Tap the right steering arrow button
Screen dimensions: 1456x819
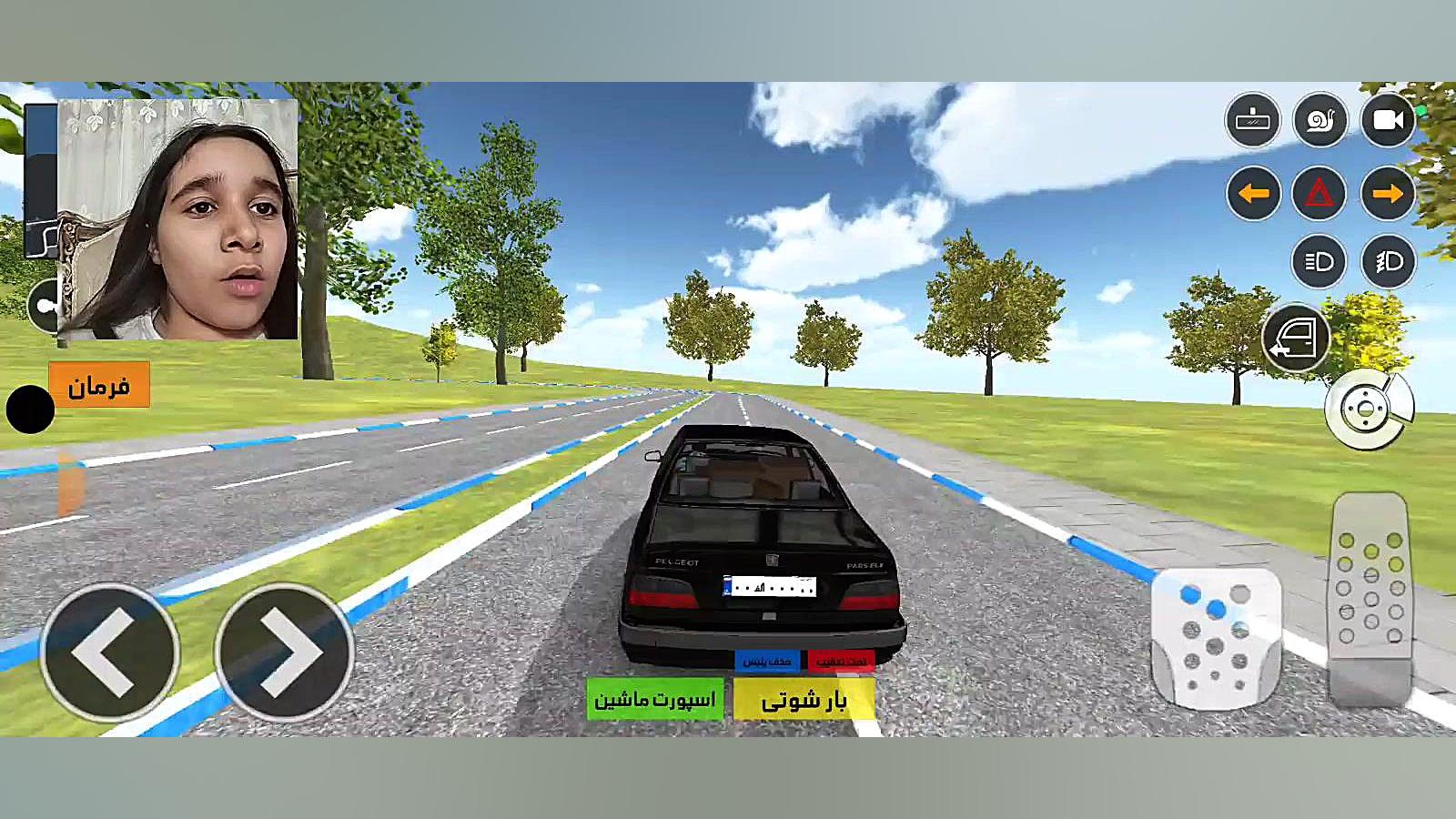285,652
